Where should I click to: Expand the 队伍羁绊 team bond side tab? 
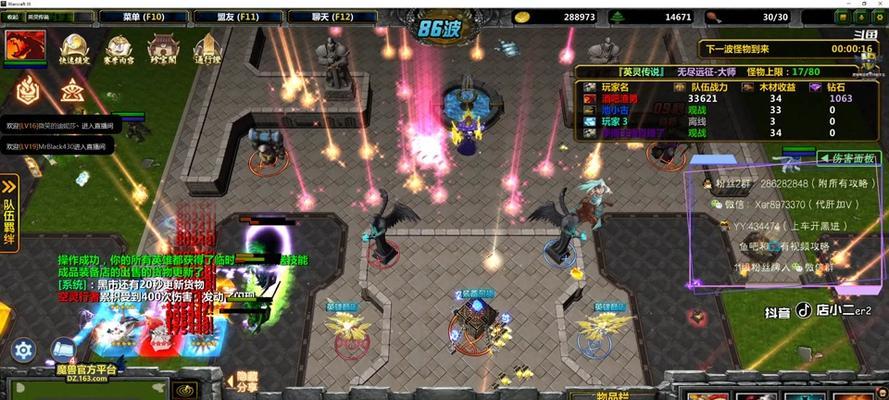8,212
